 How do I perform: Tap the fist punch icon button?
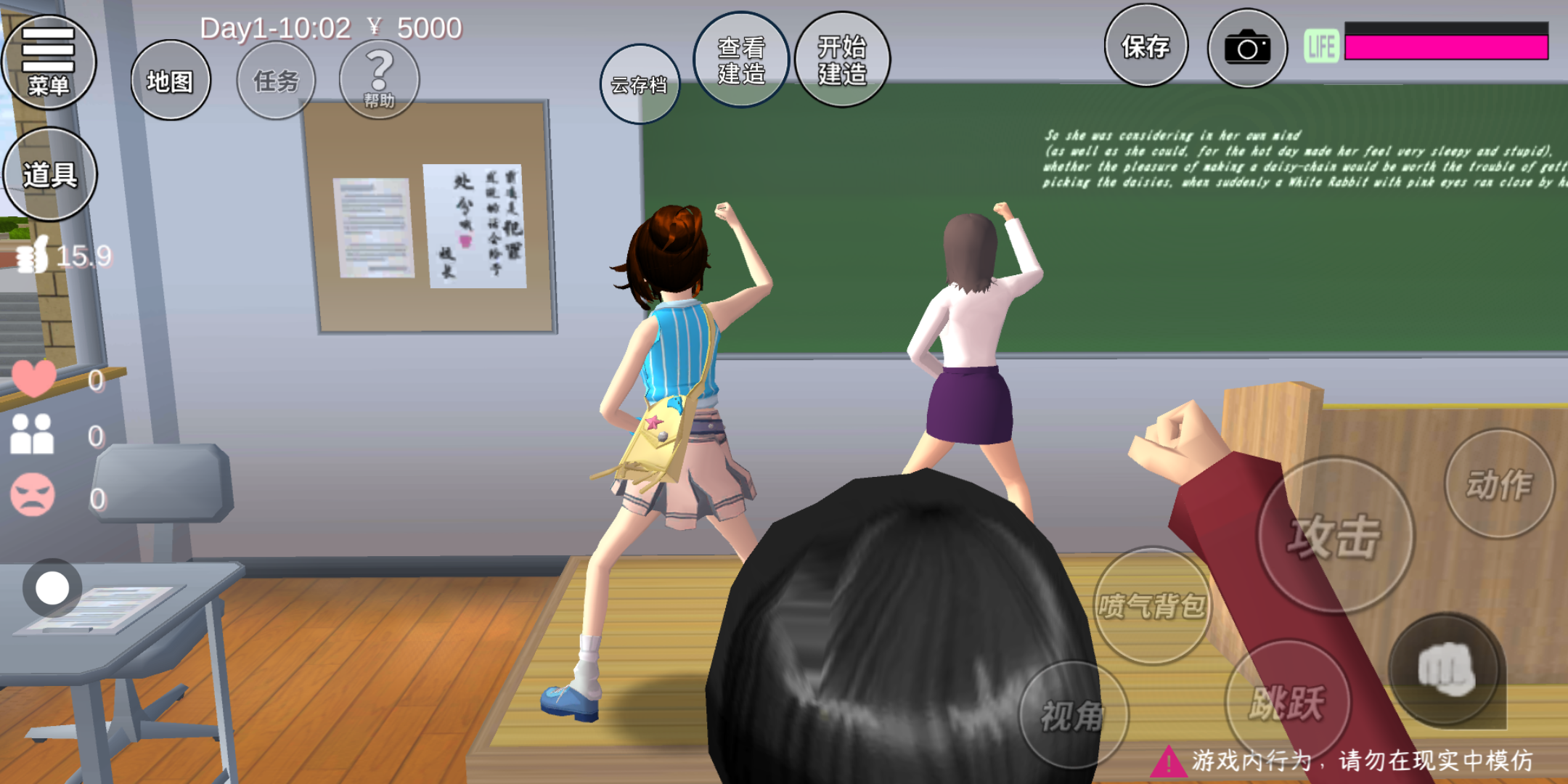point(1445,669)
